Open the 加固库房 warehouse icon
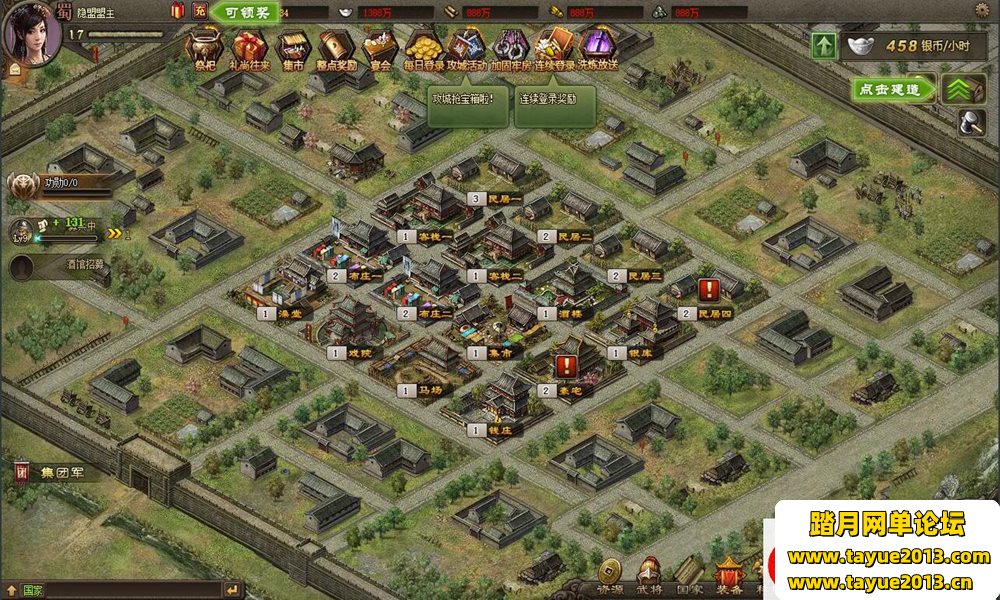 511,46
